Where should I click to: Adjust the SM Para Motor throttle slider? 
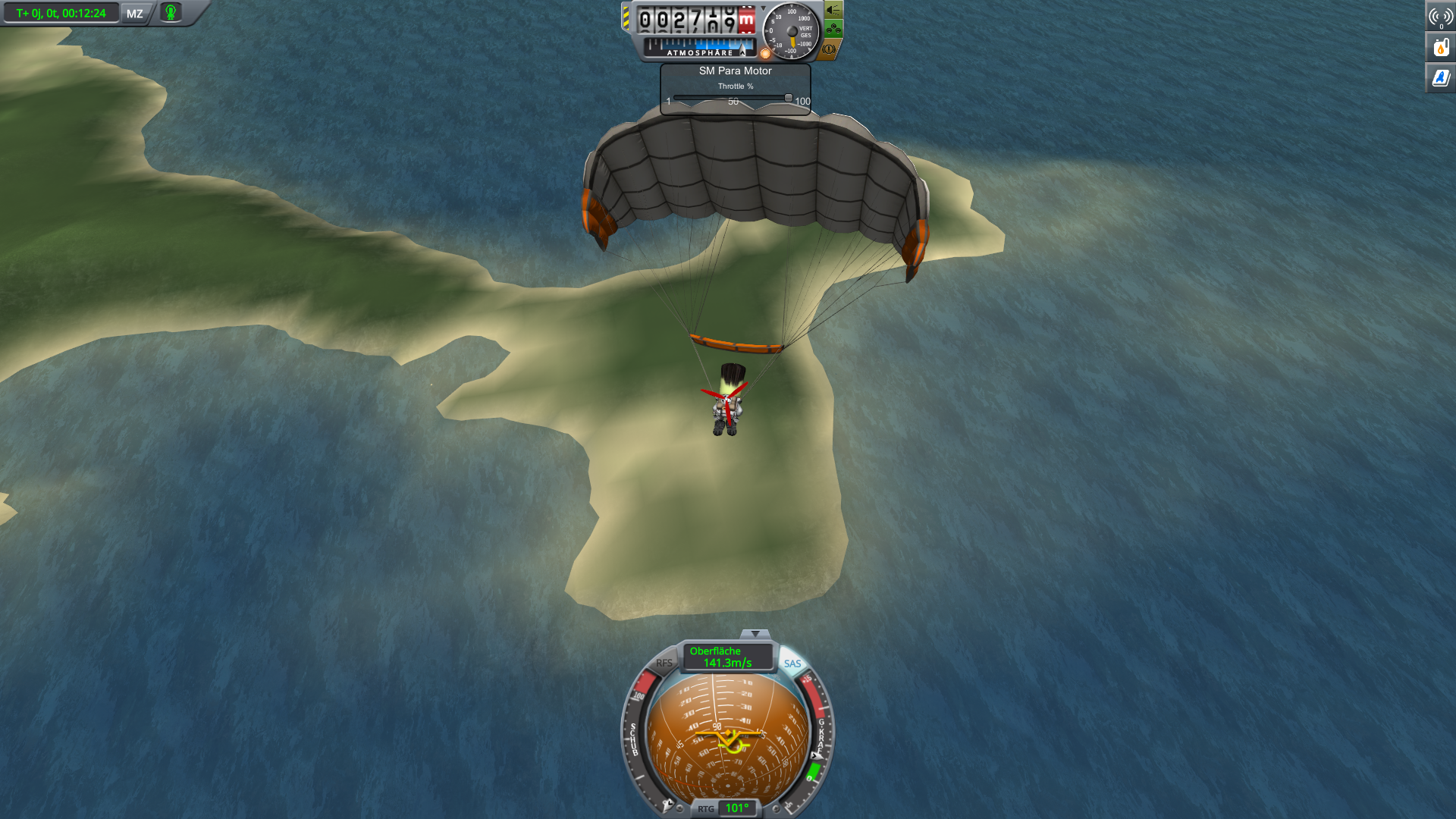789,98
